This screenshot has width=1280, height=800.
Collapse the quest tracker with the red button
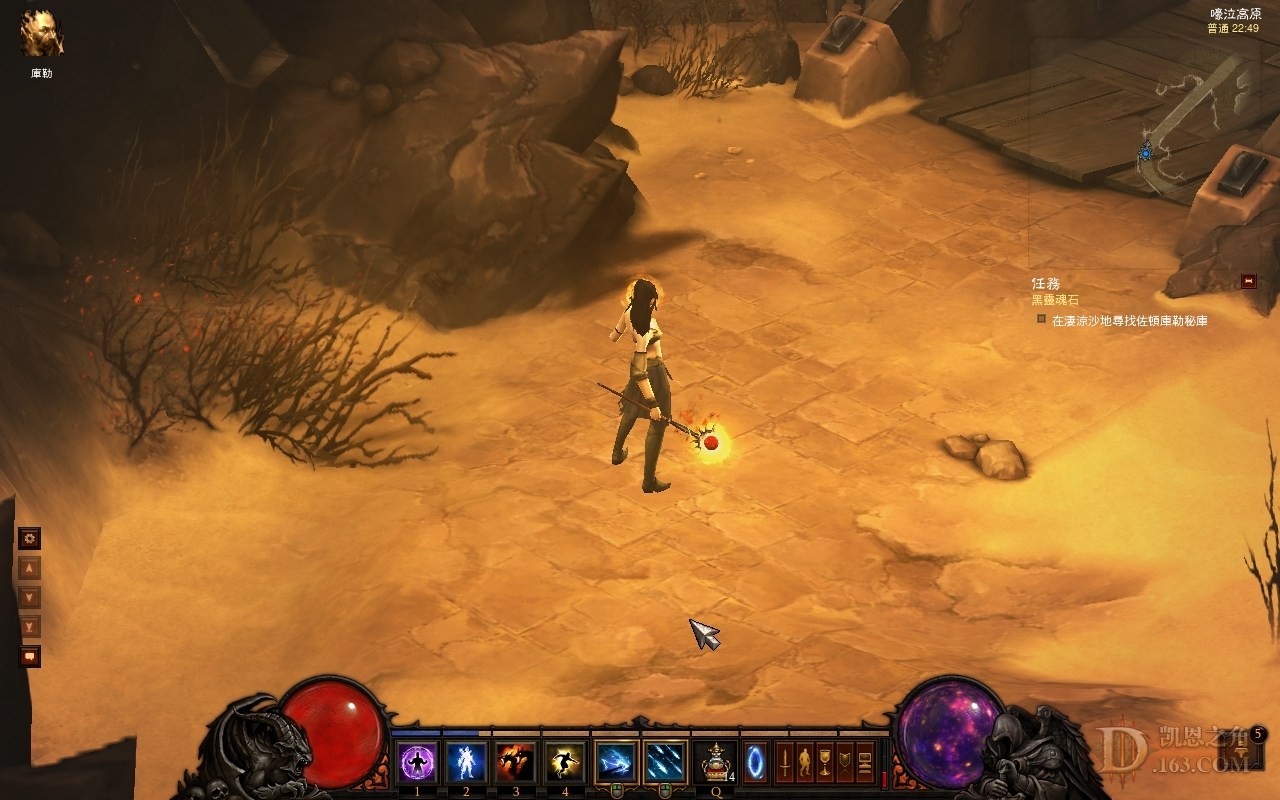[1248, 281]
